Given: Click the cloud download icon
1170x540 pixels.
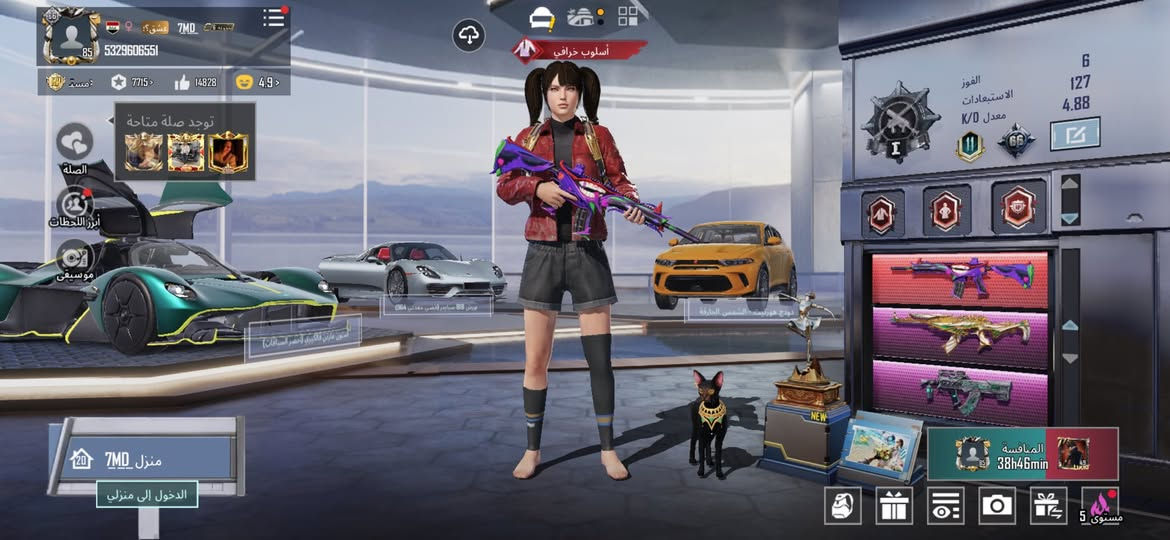Looking at the screenshot, I should point(468,36).
